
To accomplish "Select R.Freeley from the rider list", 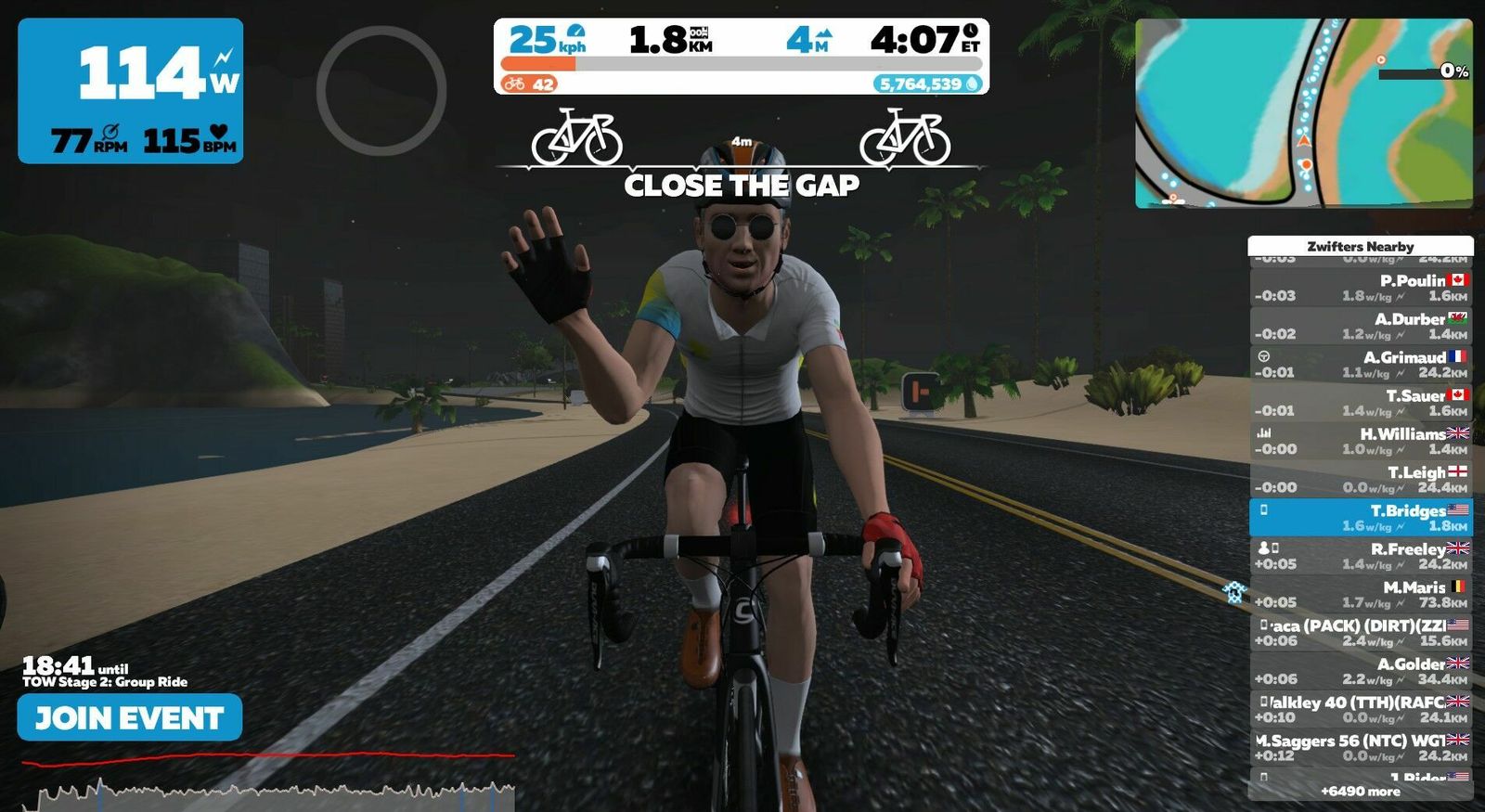I will pyautogui.click(x=1360, y=556).
